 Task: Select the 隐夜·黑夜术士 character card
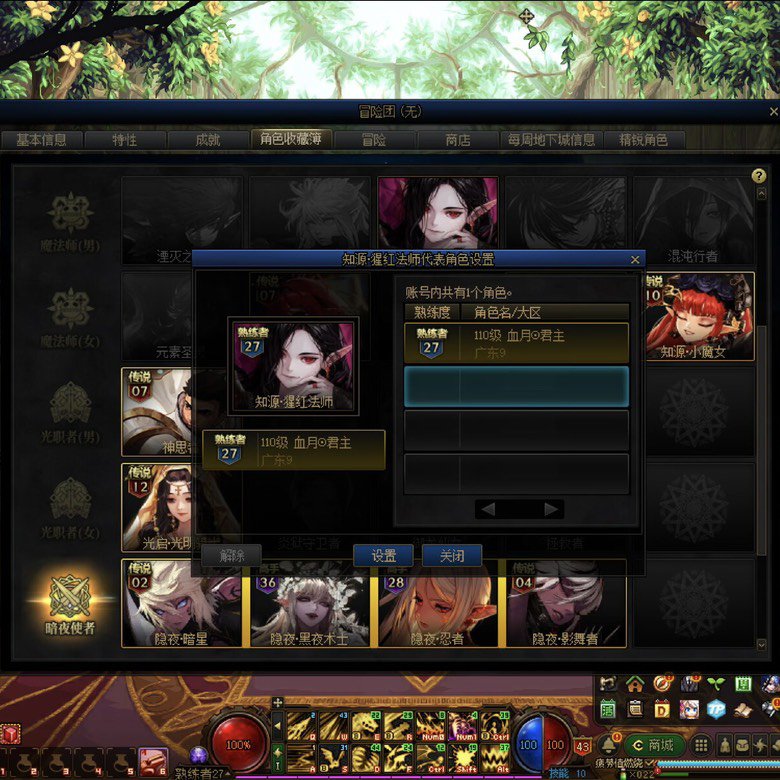click(310, 603)
